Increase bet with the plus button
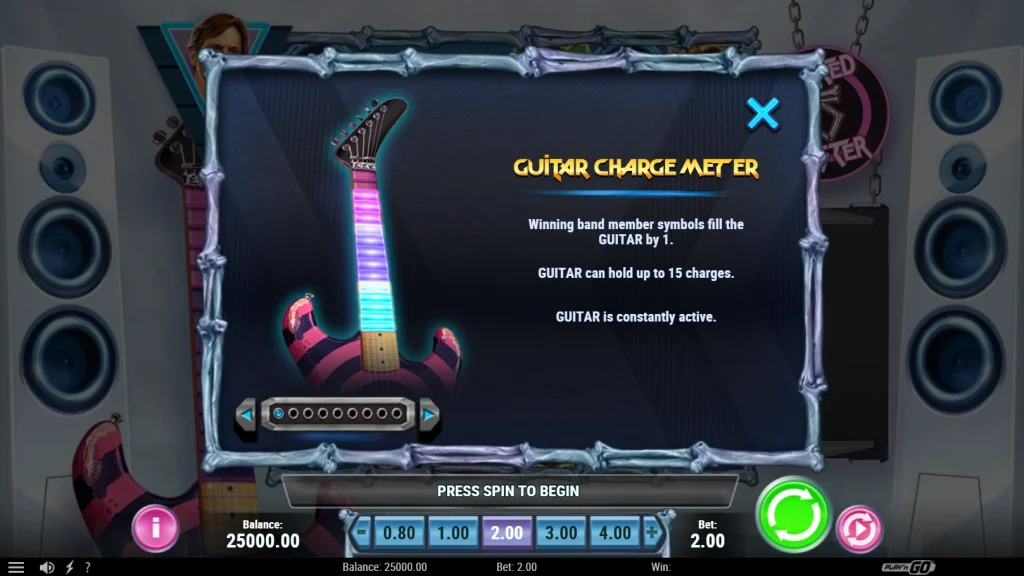Viewport: 1024px width, 576px height. click(652, 533)
